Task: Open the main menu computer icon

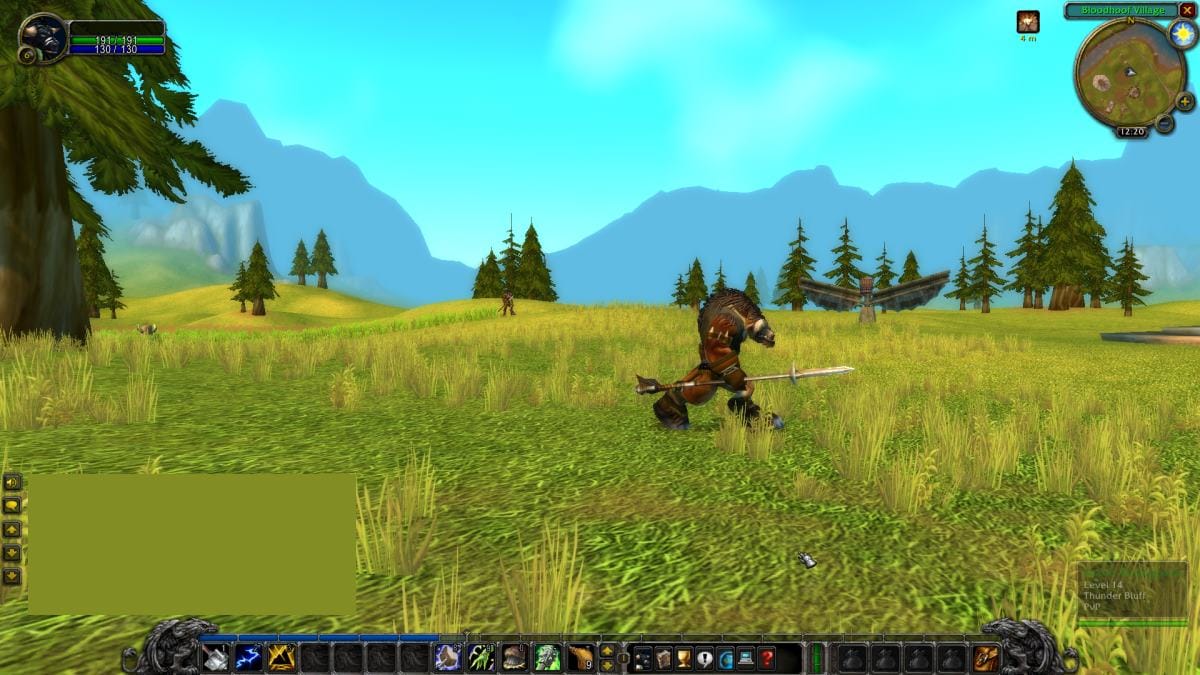Action: [745, 658]
